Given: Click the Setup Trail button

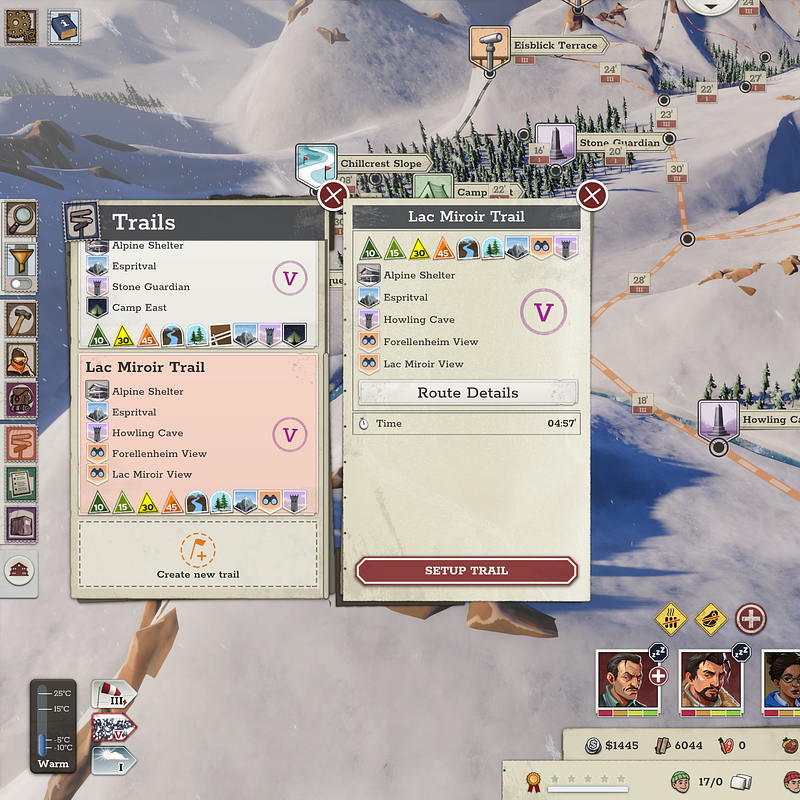Looking at the screenshot, I should point(466,571).
